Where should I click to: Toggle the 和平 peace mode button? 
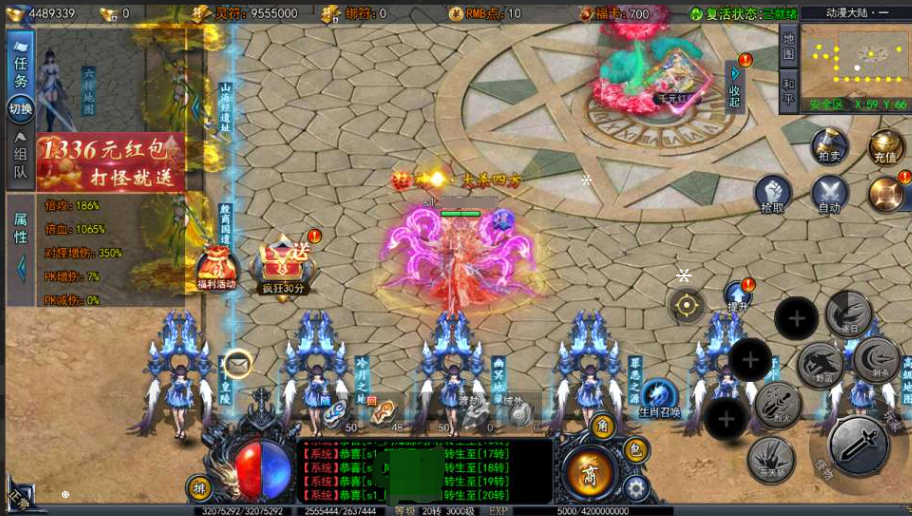tap(788, 92)
